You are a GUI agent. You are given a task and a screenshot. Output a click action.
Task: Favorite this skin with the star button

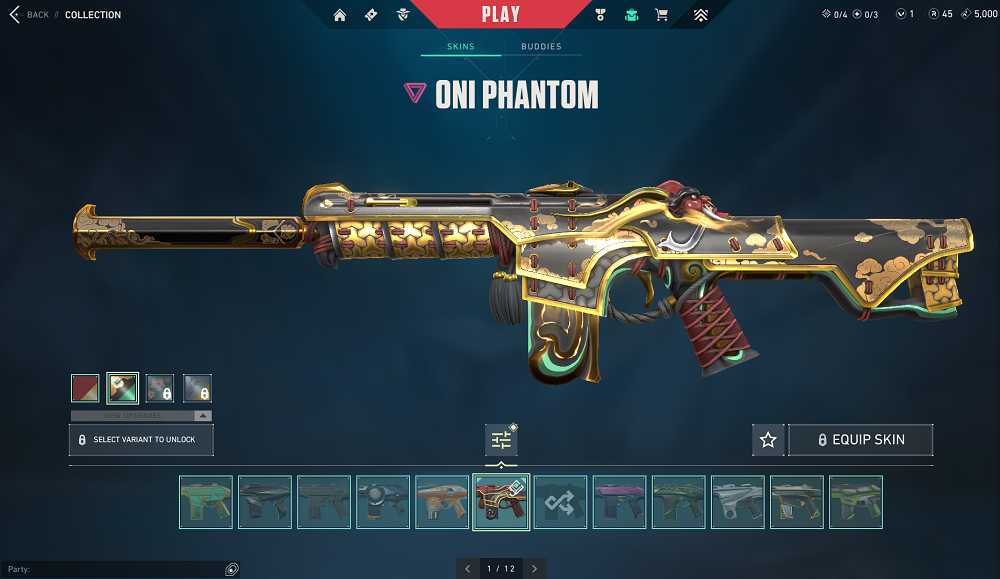coord(767,440)
